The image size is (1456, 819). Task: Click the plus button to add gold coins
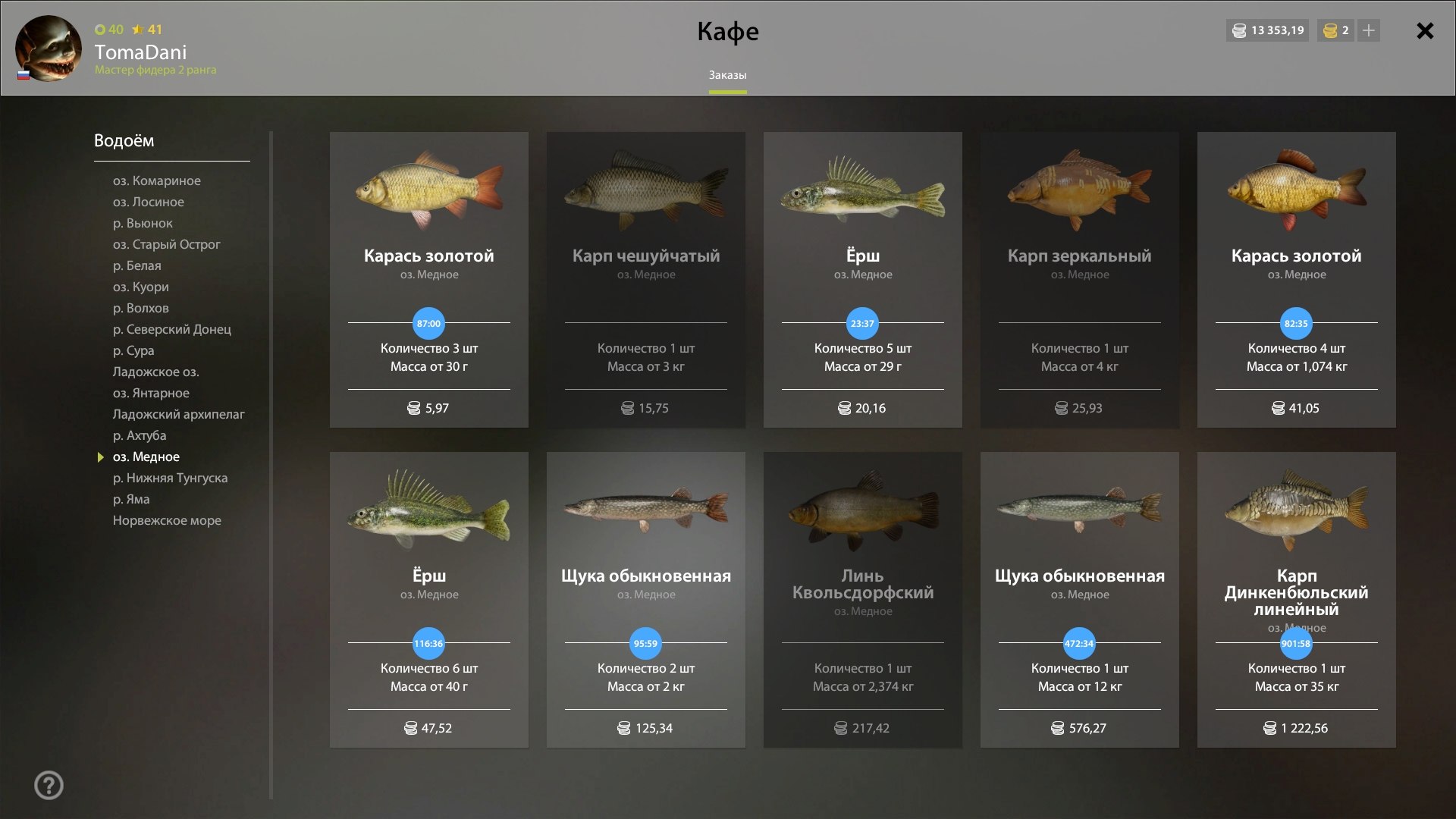click(1368, 31)
